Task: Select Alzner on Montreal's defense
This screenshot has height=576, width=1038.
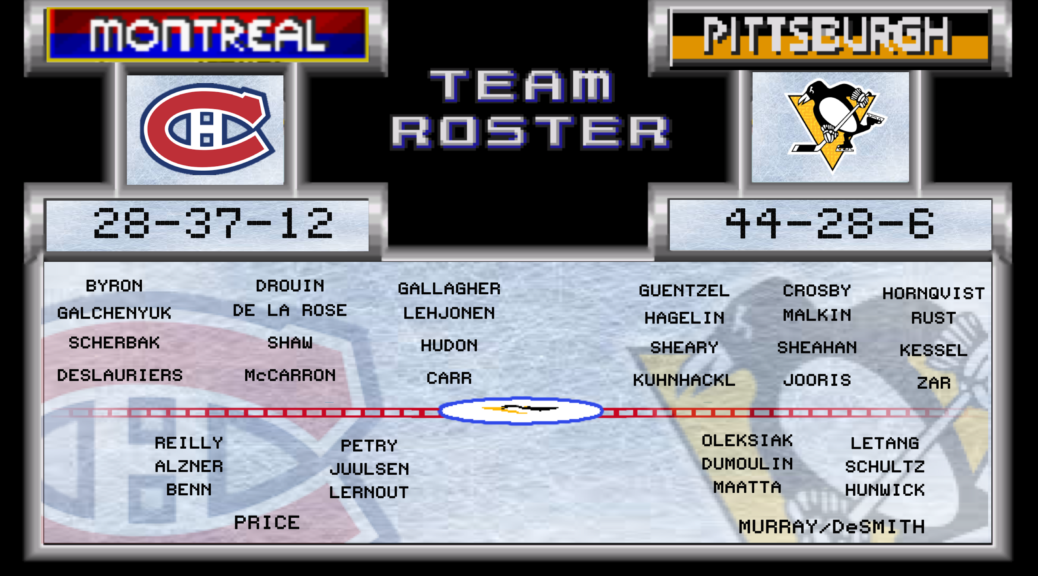Action: point(189,466)
